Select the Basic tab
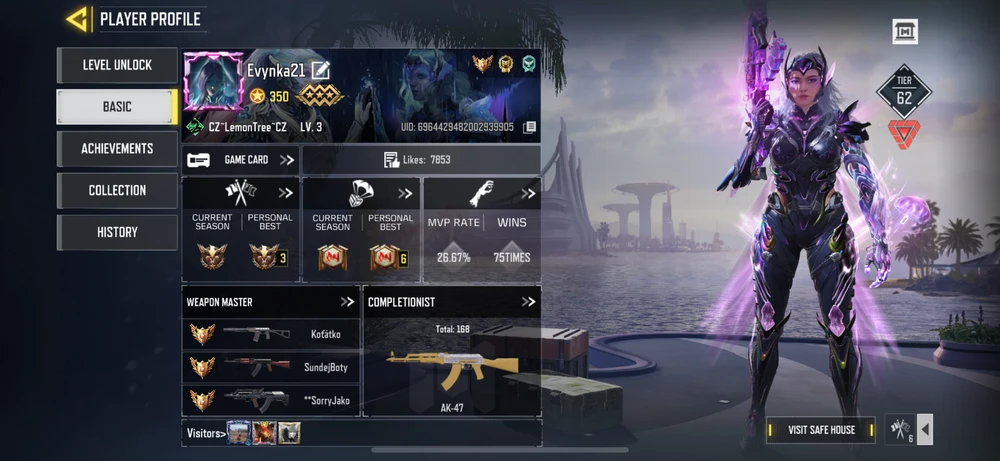Image resolution: width=1000 pixels, height=461 pixels. pyautogui.click(x=117, y=107)
